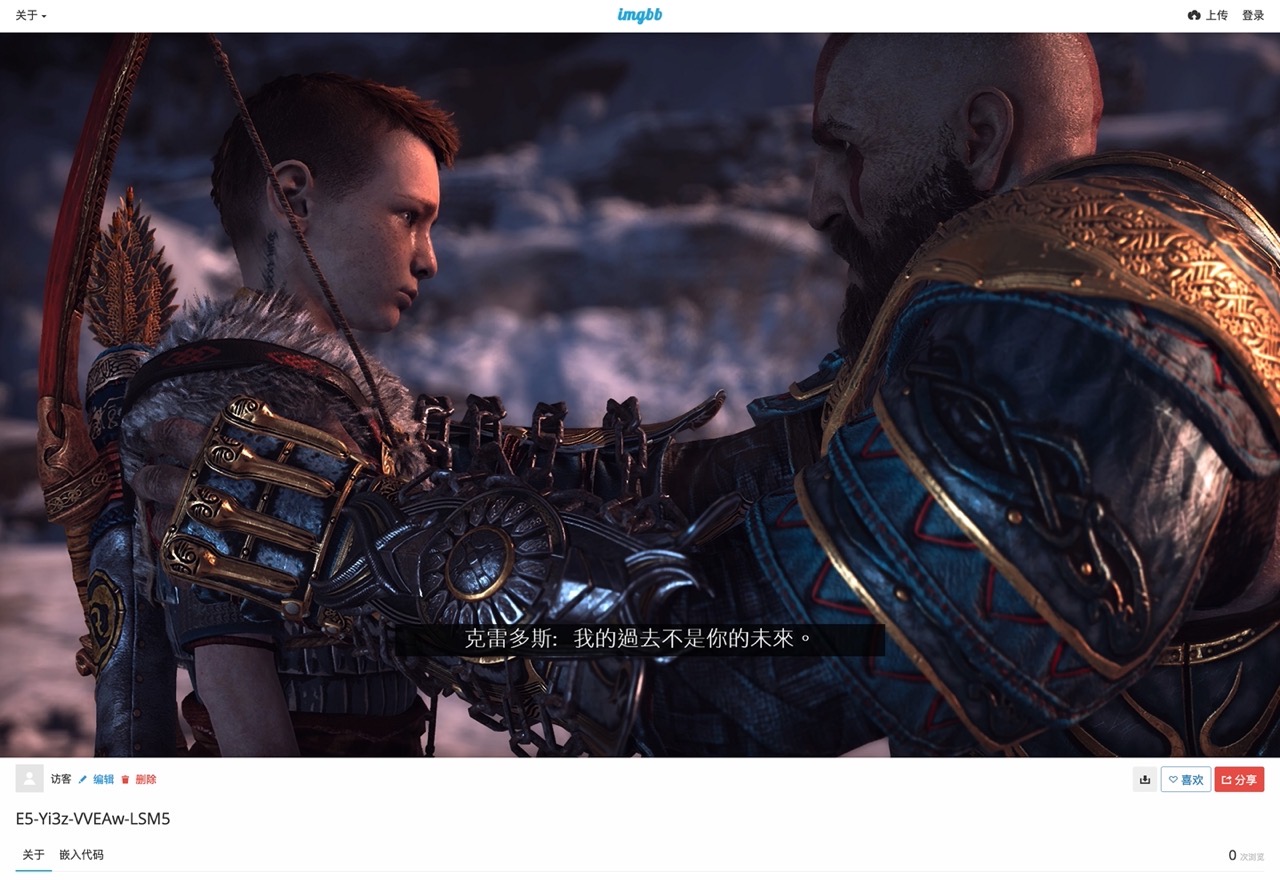Viewport: 1280px width, 880px height.
Task: Toggle like on this image
Action: click(1185, 779)
